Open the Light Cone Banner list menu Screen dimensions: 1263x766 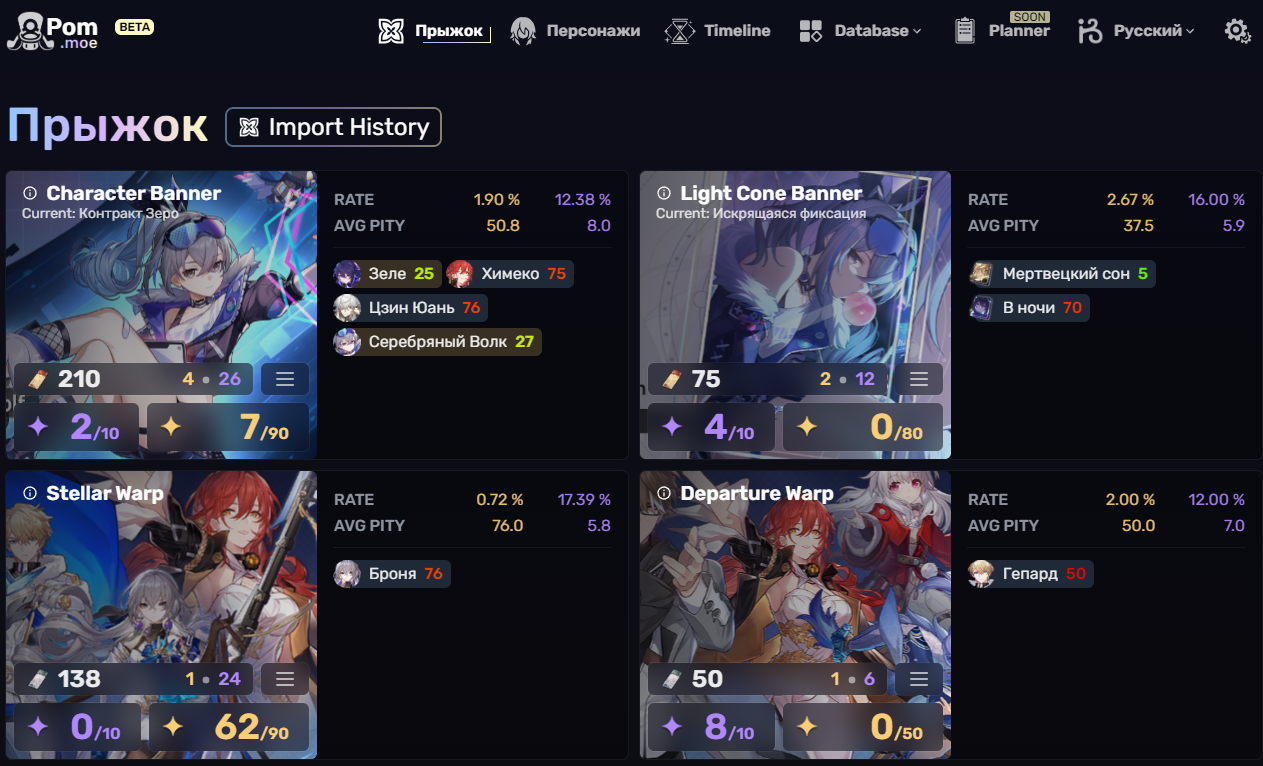(x=919, y=379)
